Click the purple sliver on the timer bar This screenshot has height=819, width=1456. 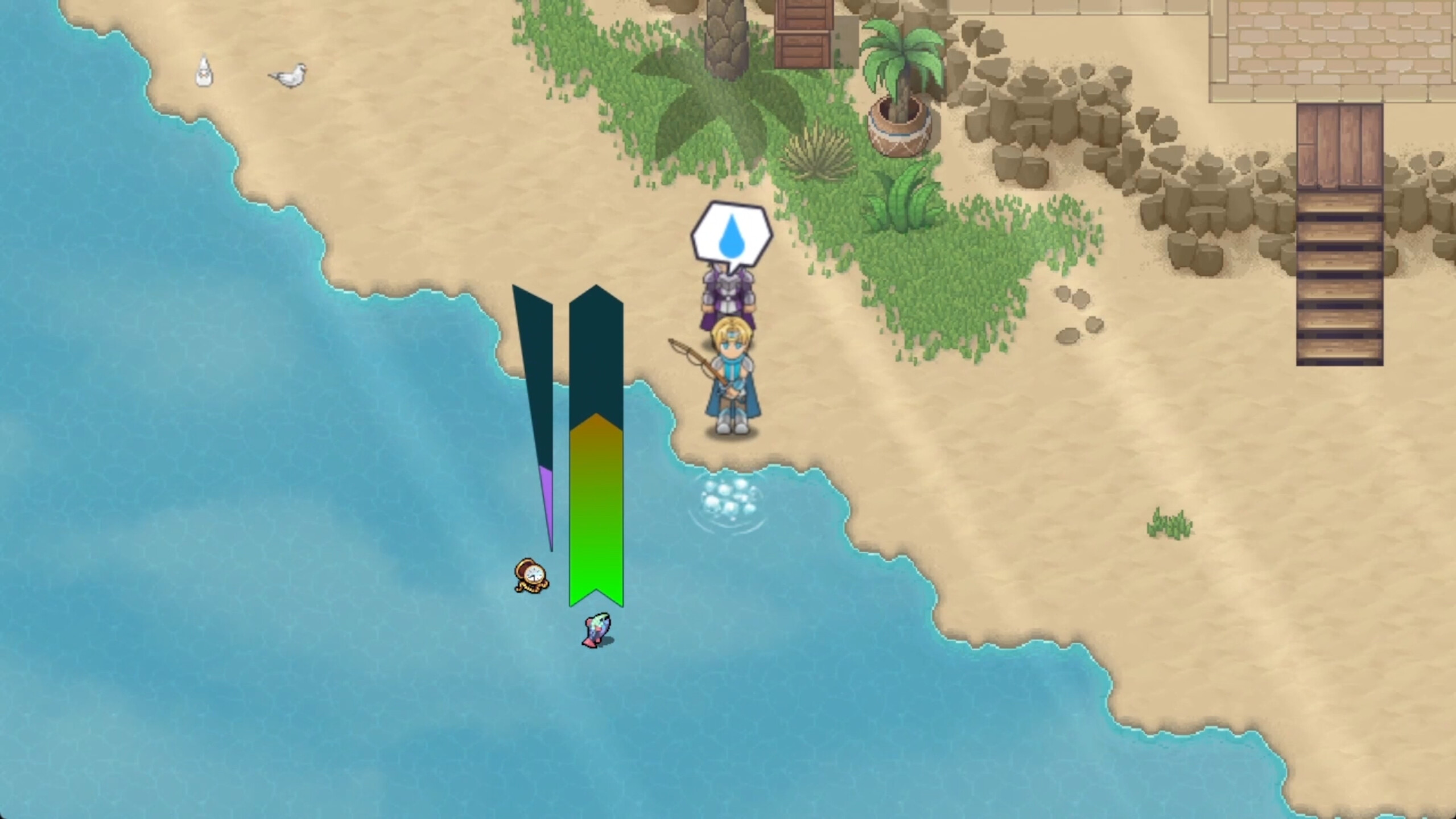pos(545,512)
